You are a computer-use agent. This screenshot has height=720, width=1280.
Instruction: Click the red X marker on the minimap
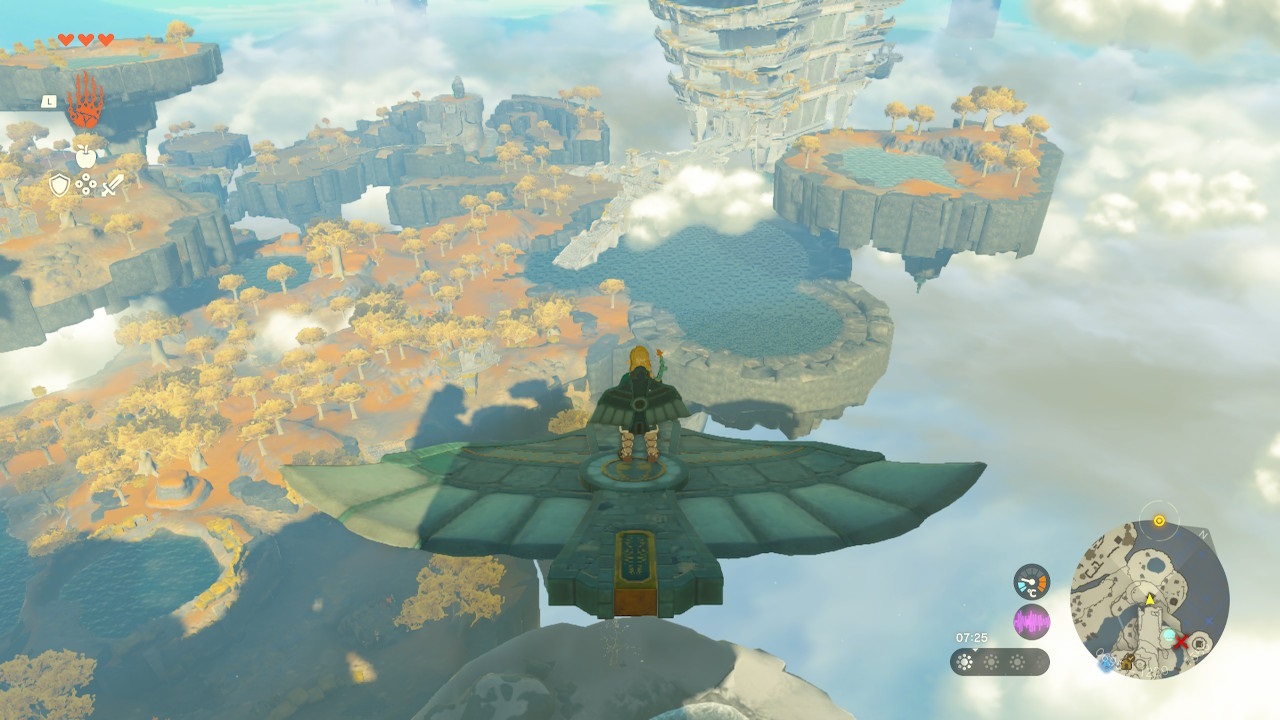[x=1182, y=641]
